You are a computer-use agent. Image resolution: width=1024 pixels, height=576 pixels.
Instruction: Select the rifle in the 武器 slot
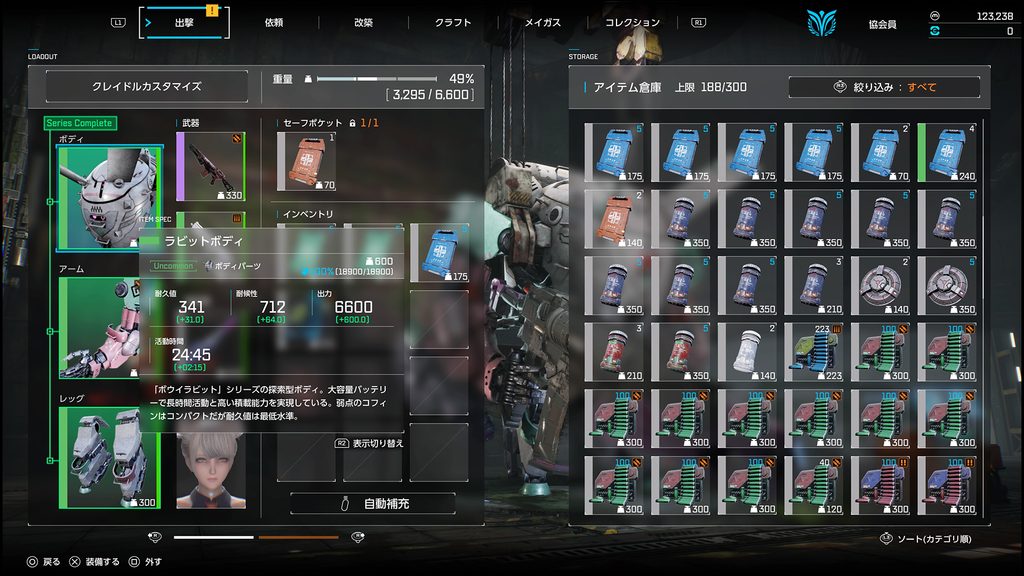(x=210, y=166)
